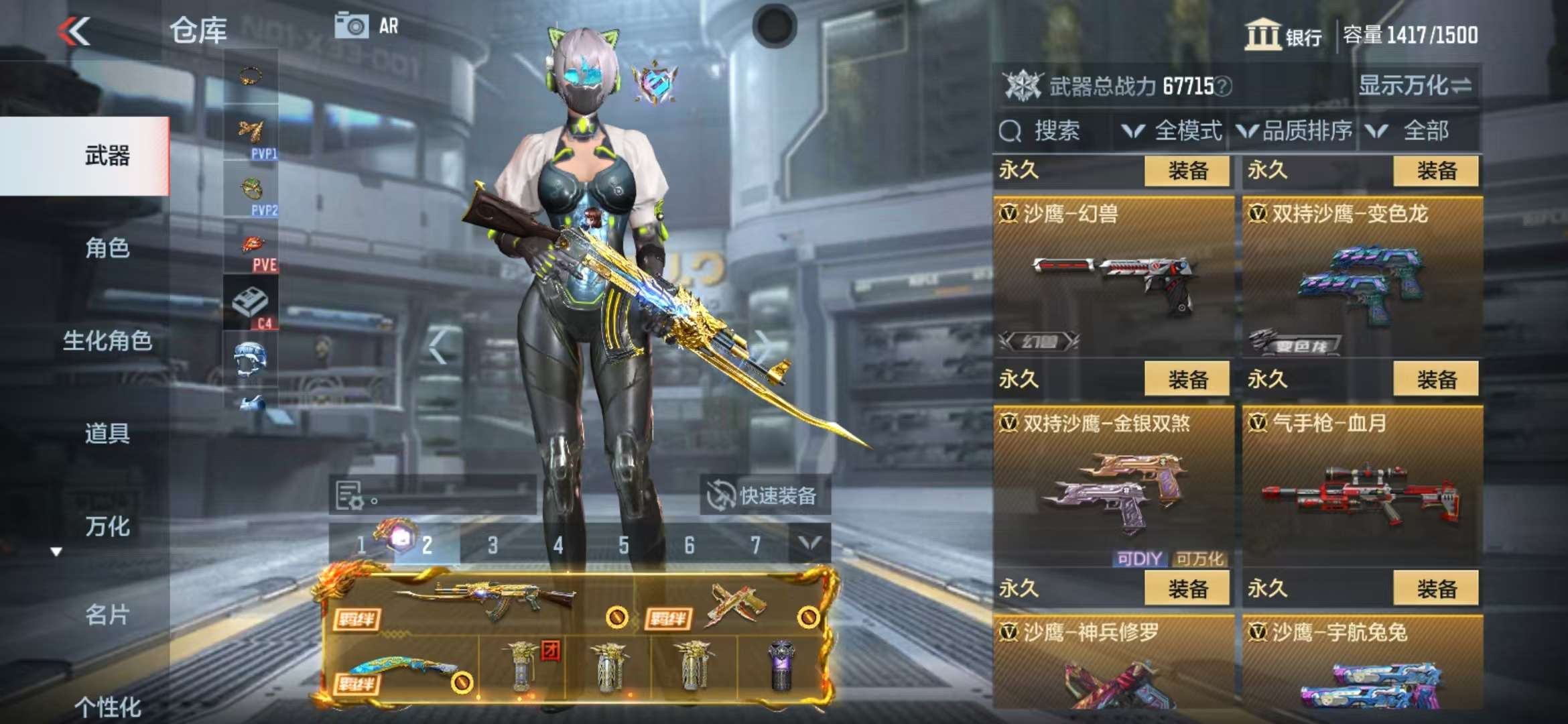
Task: Switch to the 万化 category
Action: pyautogui.click(x=107, y=527)
